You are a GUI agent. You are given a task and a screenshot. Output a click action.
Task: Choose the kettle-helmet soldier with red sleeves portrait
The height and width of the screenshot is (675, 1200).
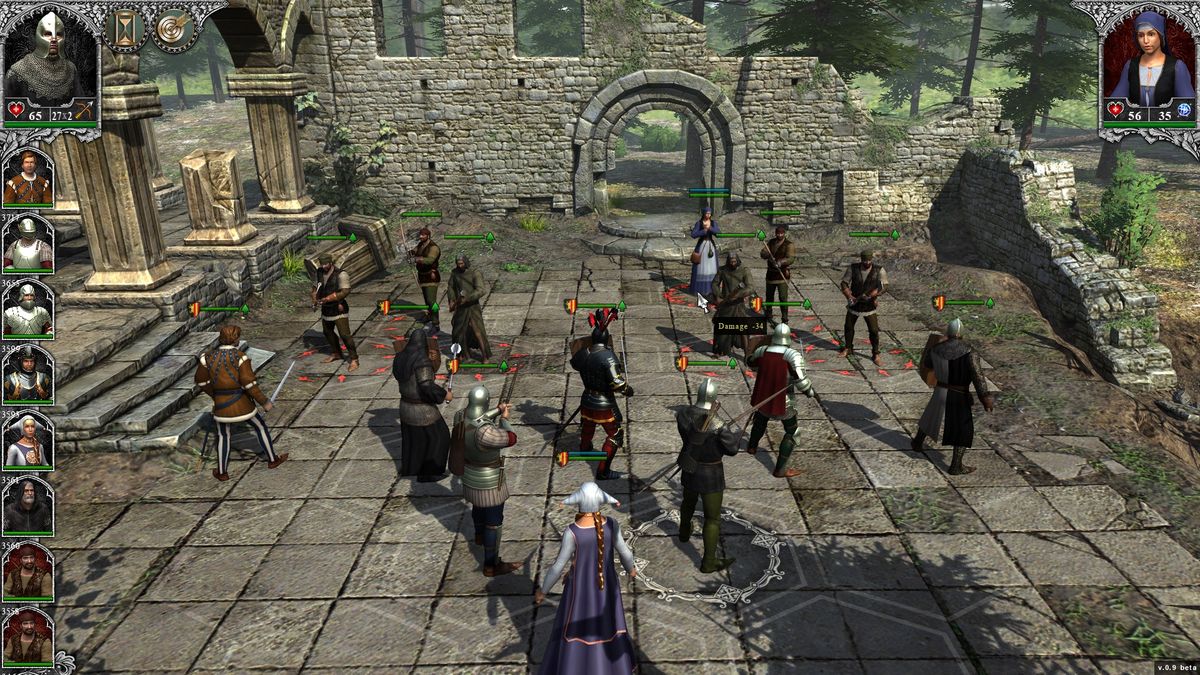(27, 244)
